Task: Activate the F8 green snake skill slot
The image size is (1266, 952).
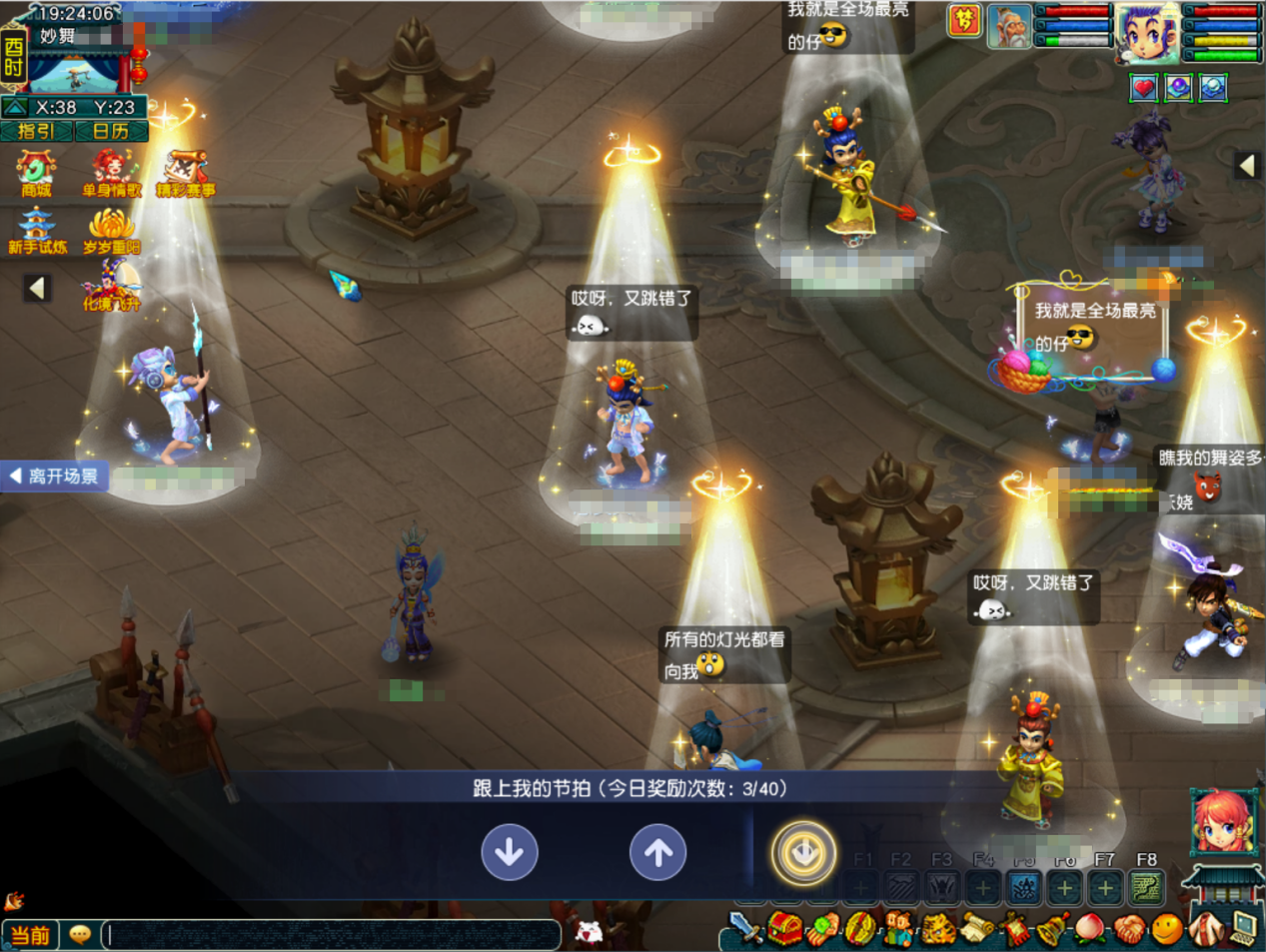Action: click(1146, 886)
